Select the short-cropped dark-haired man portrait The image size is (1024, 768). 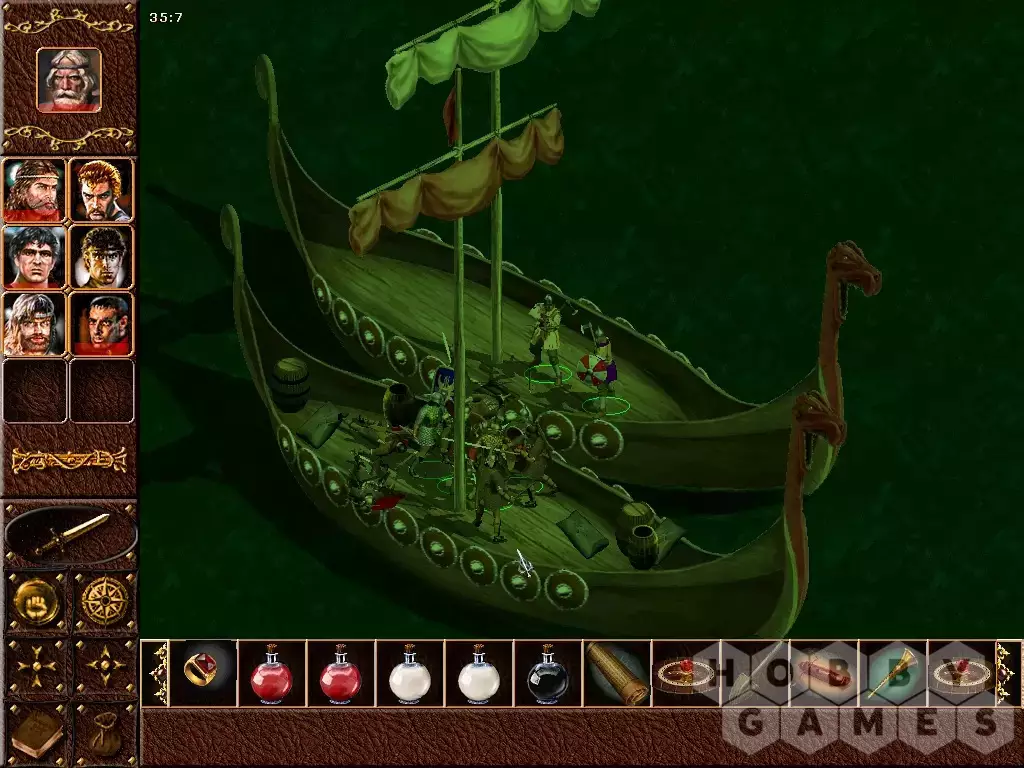click(102, 324)
